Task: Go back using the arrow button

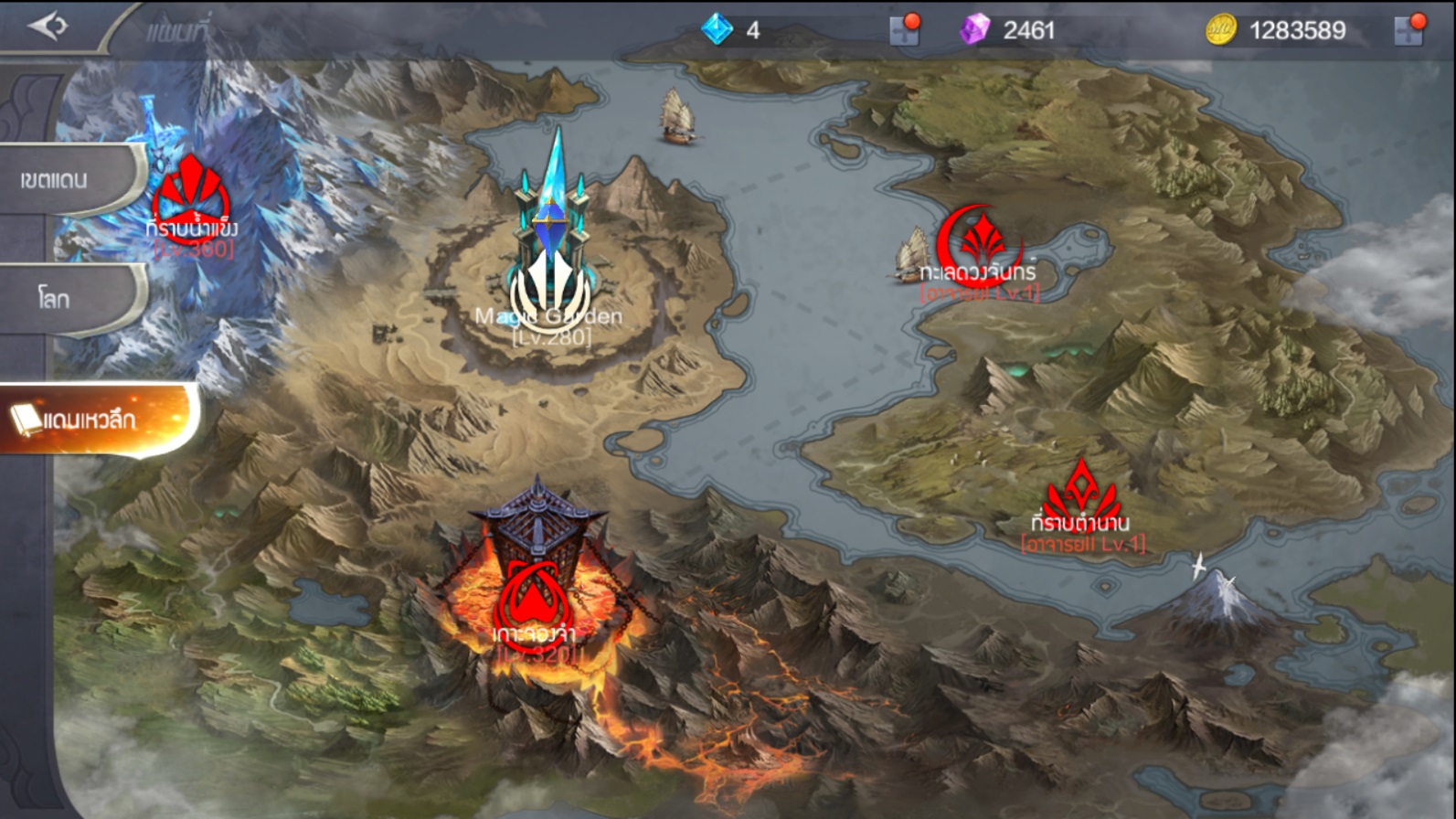Action: tap(48, 26)
